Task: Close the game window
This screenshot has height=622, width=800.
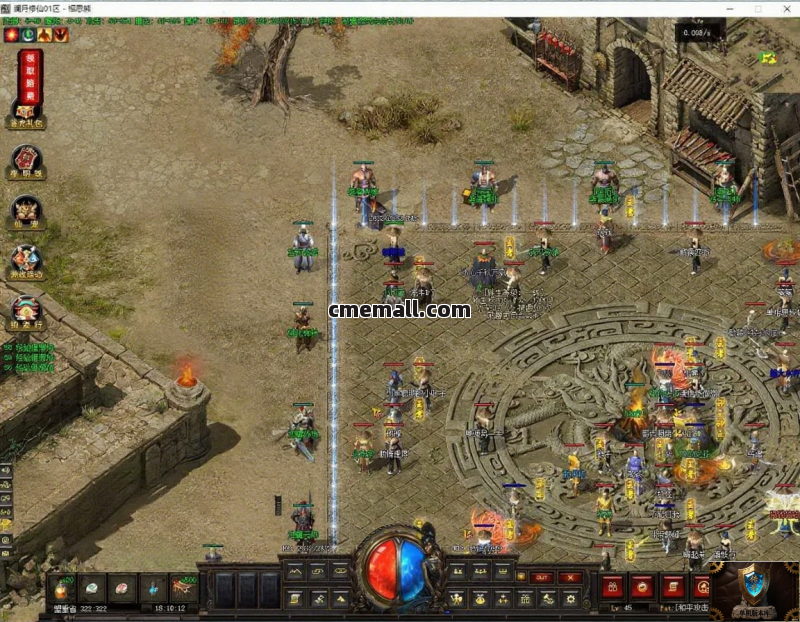Action: pyautogui.click(x=783, y=8)
